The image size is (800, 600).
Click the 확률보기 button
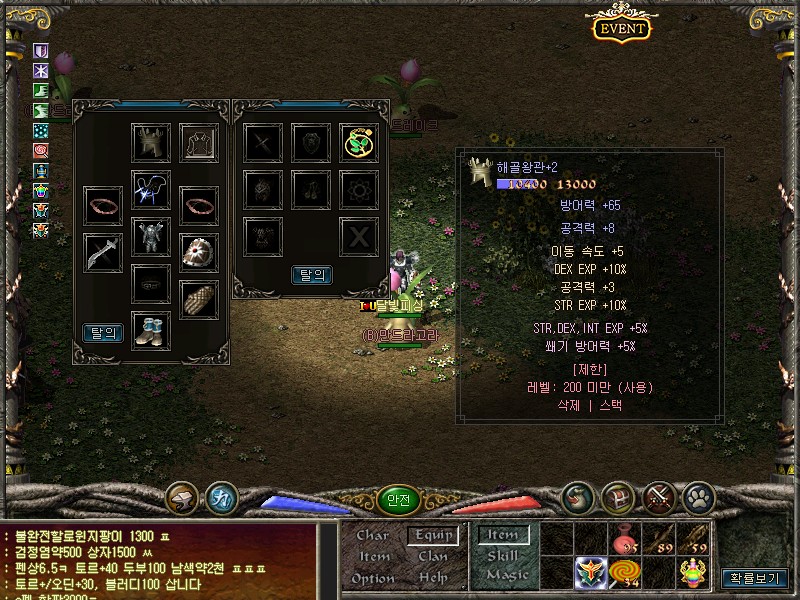755,577
